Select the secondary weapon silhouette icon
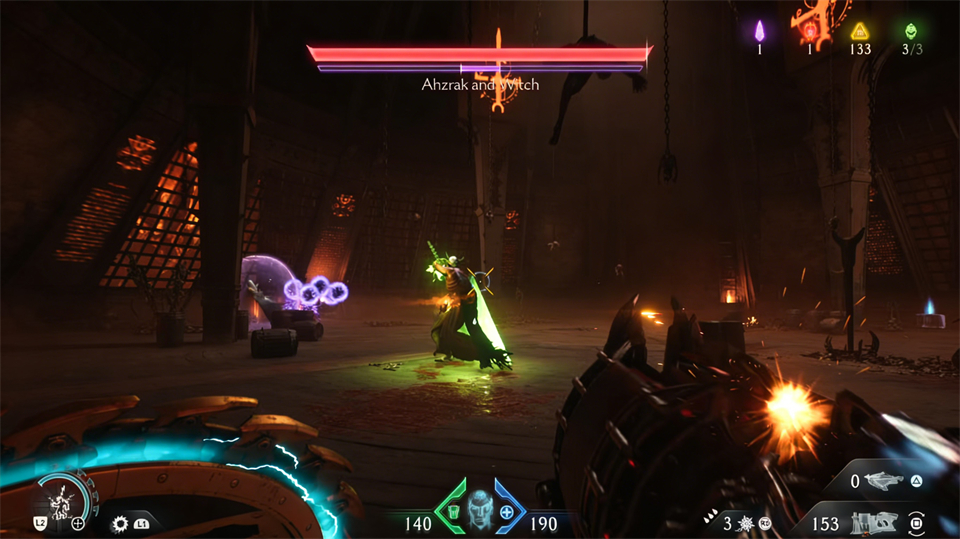The image size is (960, 539). tap(881, 483)
